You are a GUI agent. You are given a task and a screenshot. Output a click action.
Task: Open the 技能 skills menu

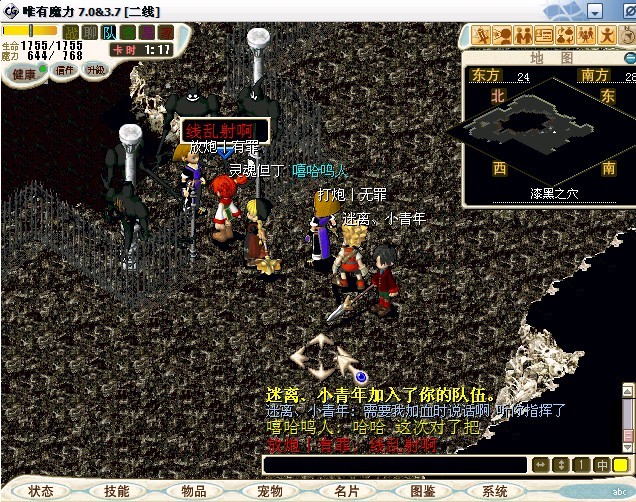tap(116, 491)
